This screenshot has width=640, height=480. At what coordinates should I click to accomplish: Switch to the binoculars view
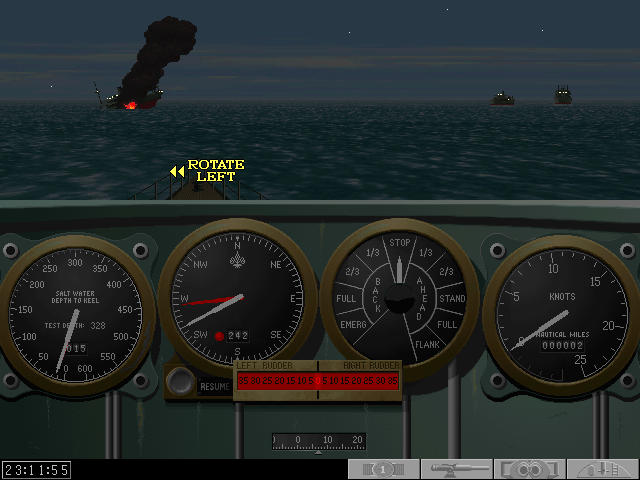(530, 469)
